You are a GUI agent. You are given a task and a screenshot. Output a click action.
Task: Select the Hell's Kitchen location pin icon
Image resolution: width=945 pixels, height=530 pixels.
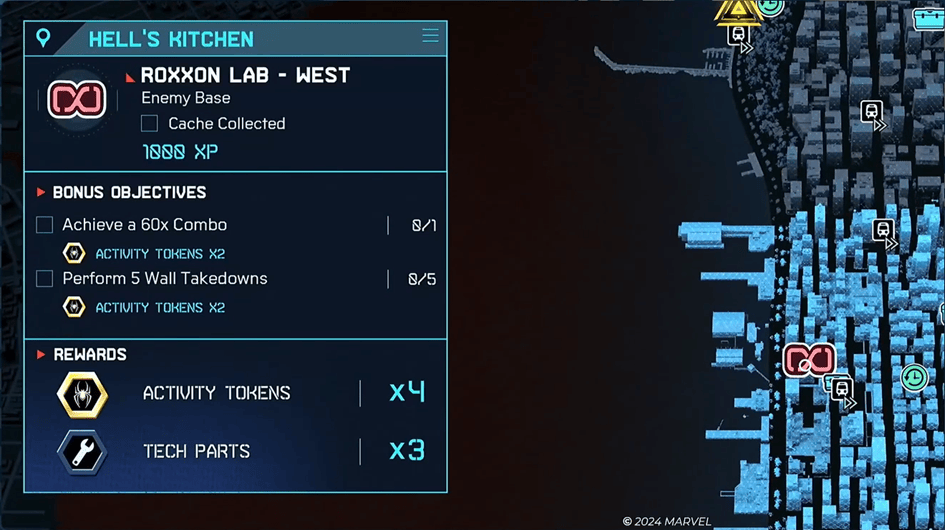click(43, 38)
